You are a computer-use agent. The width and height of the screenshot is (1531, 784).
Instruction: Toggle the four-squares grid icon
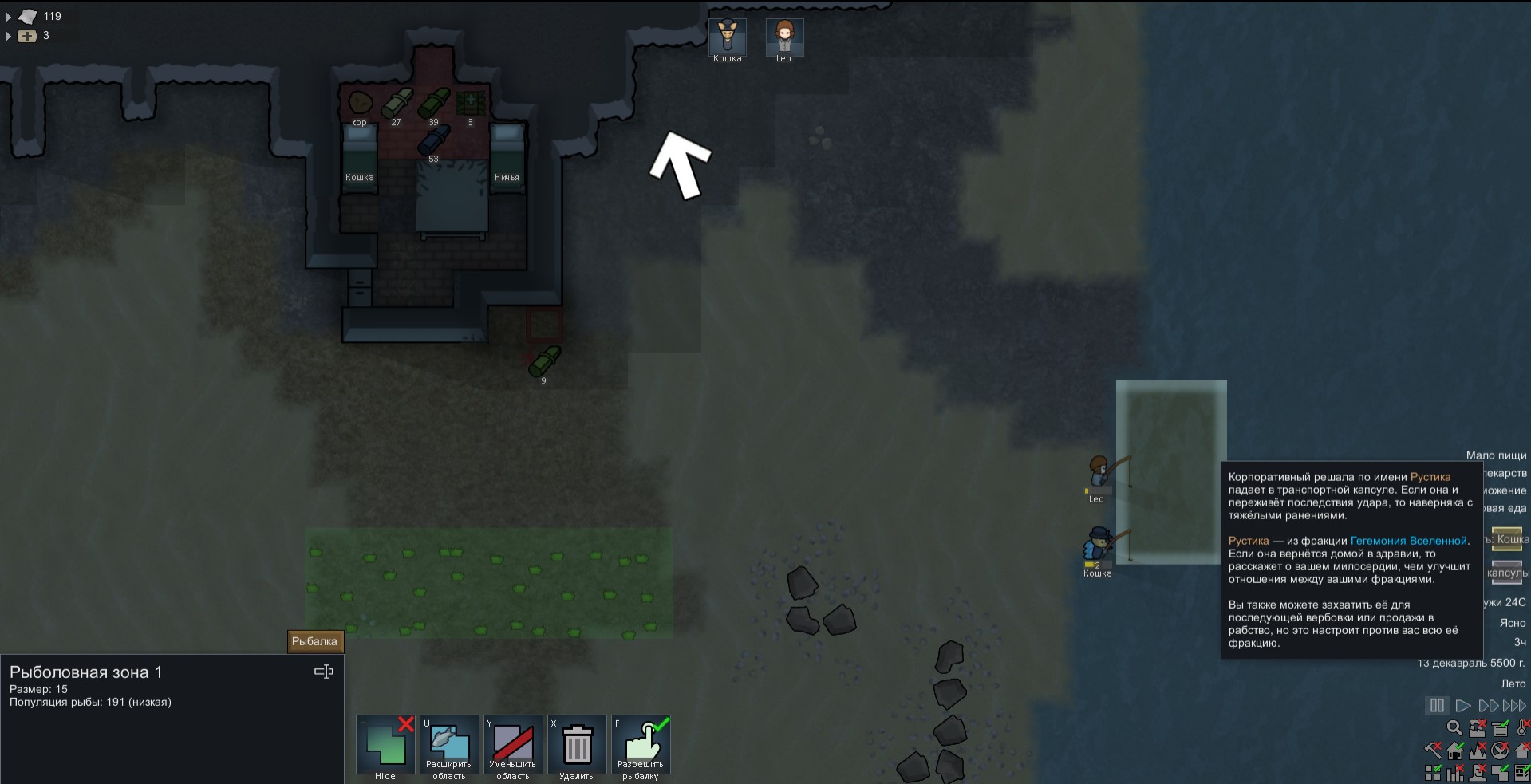coord(1433,773)
